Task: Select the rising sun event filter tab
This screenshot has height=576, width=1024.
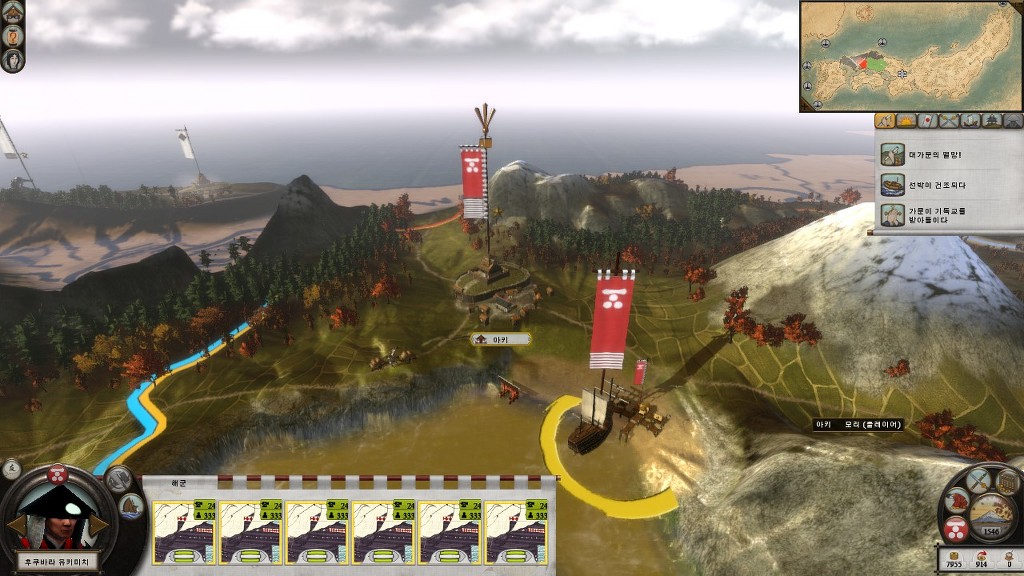Action: pyautogui.click(x=907, y=121)
